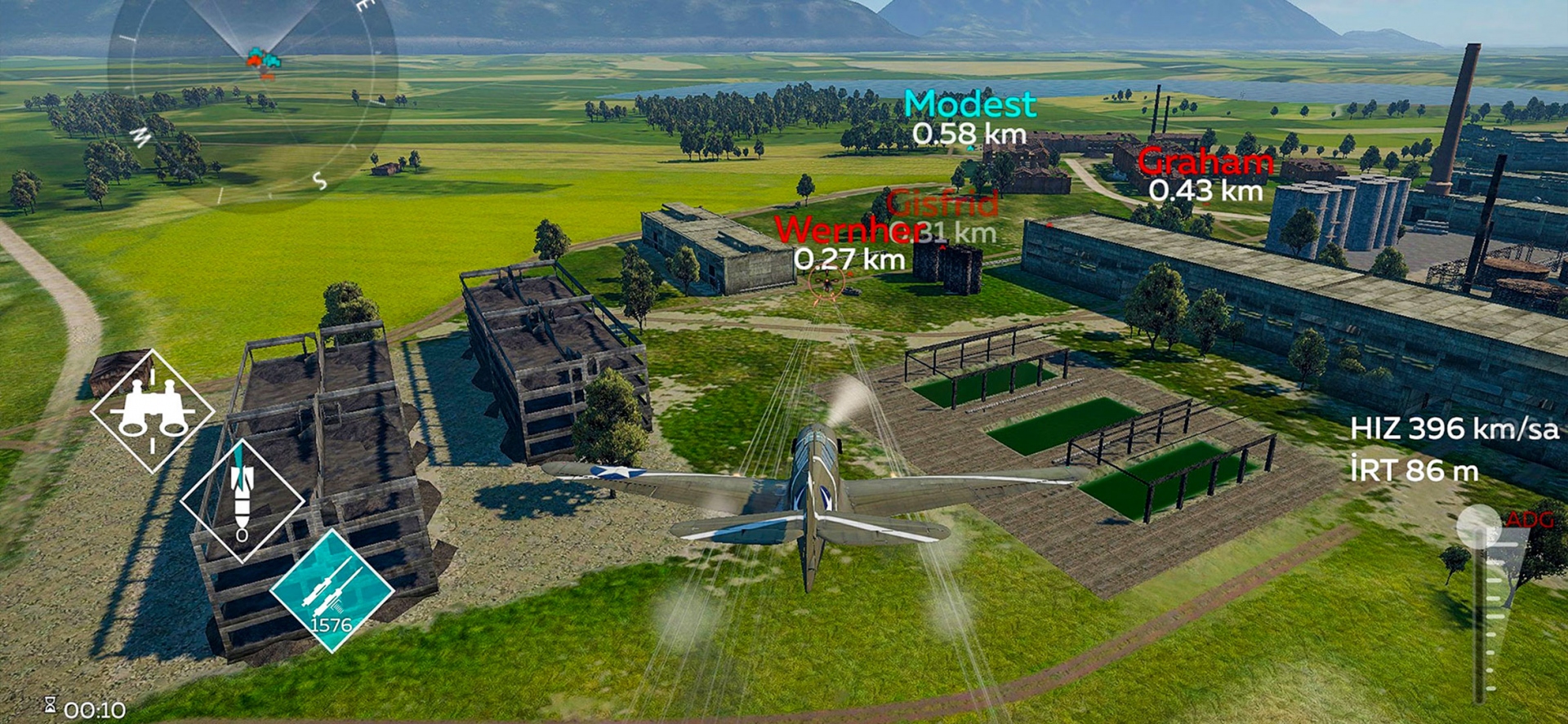The width and height of the screenshot is (1568, 724).
Task: Select enemy marker Graham
Action: [1205, 163]
